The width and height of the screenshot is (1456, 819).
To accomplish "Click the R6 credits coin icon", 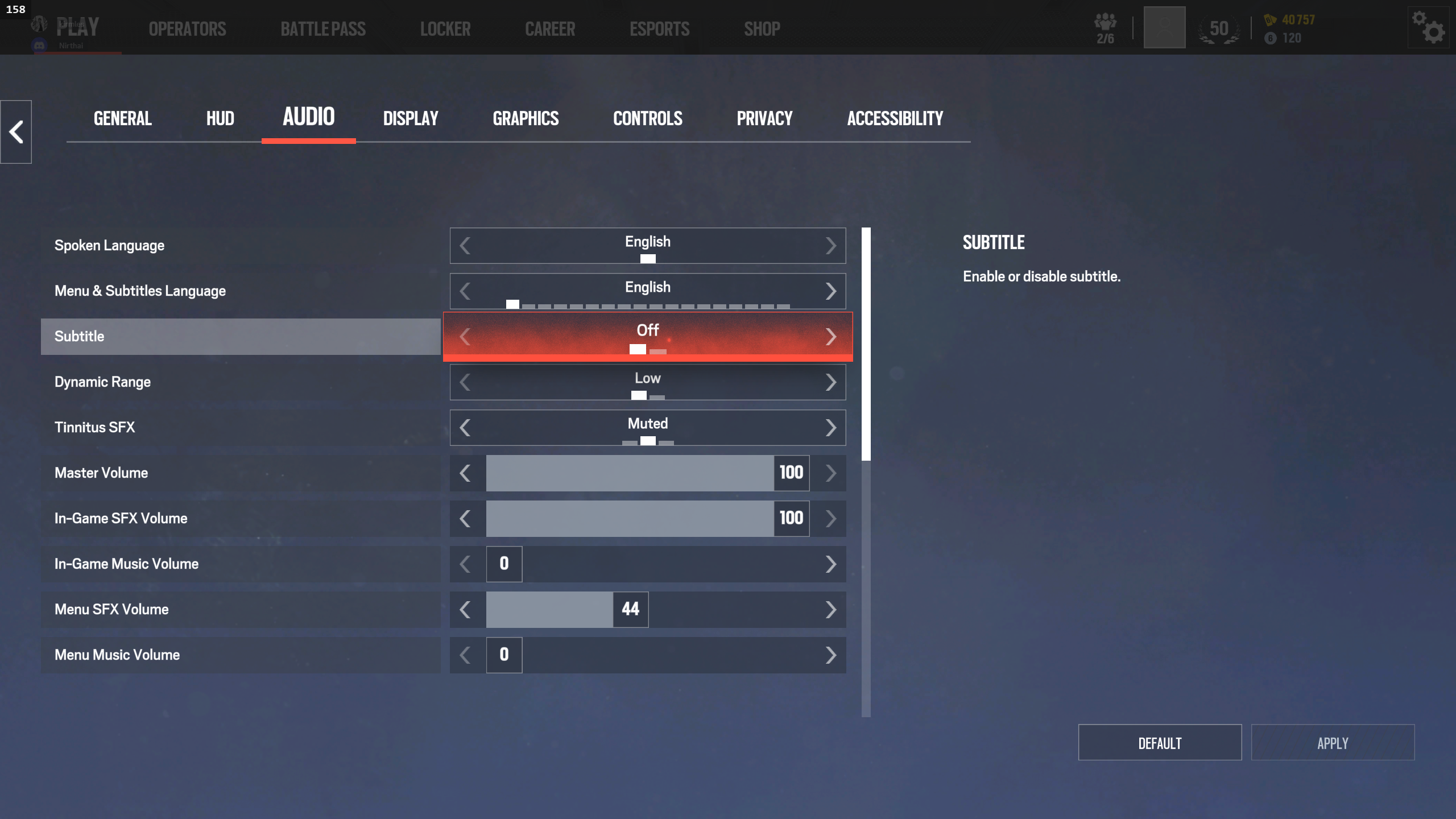I will coord(1269,39).
